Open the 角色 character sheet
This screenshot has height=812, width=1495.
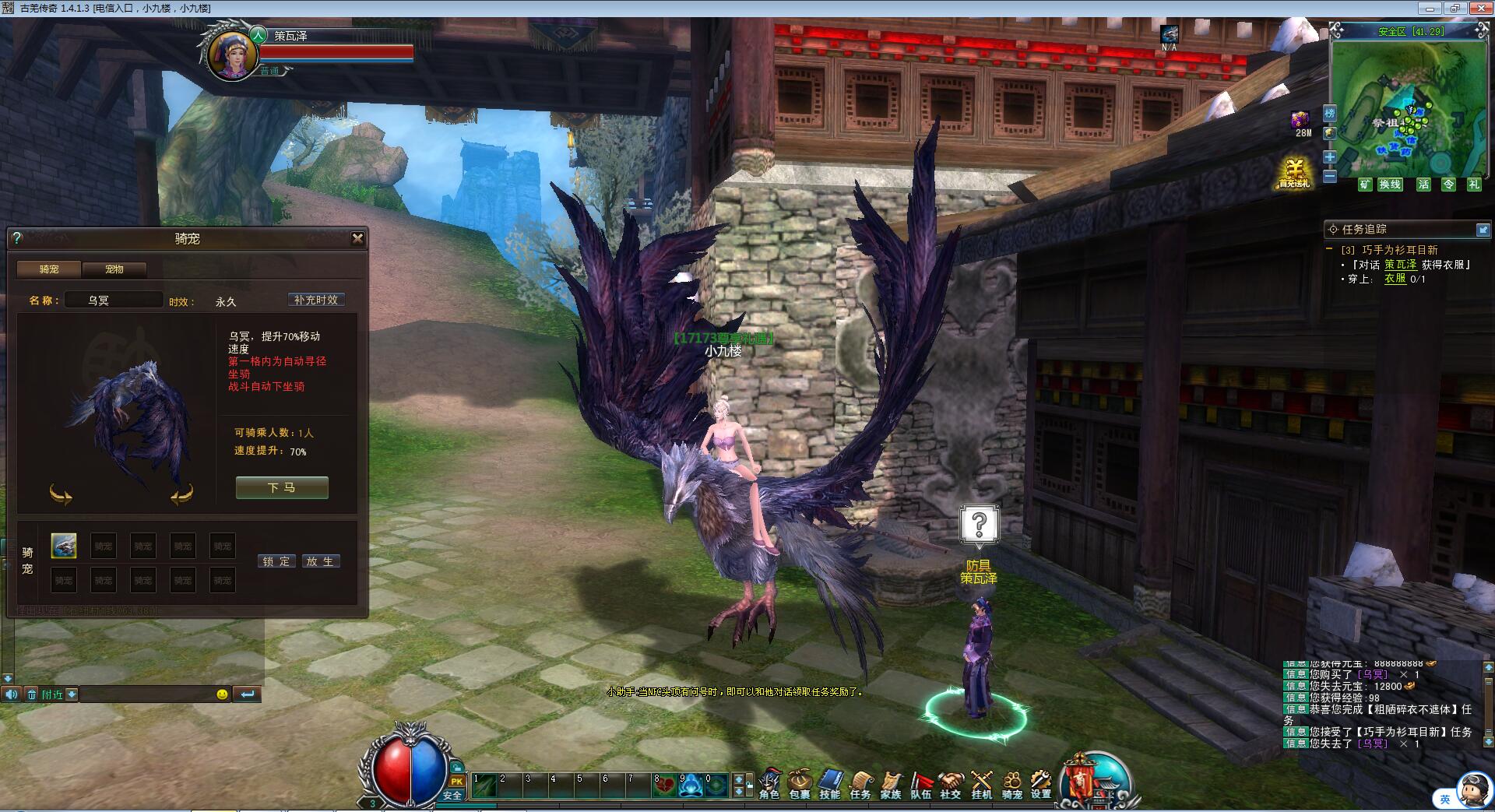[x=769, y=784]
